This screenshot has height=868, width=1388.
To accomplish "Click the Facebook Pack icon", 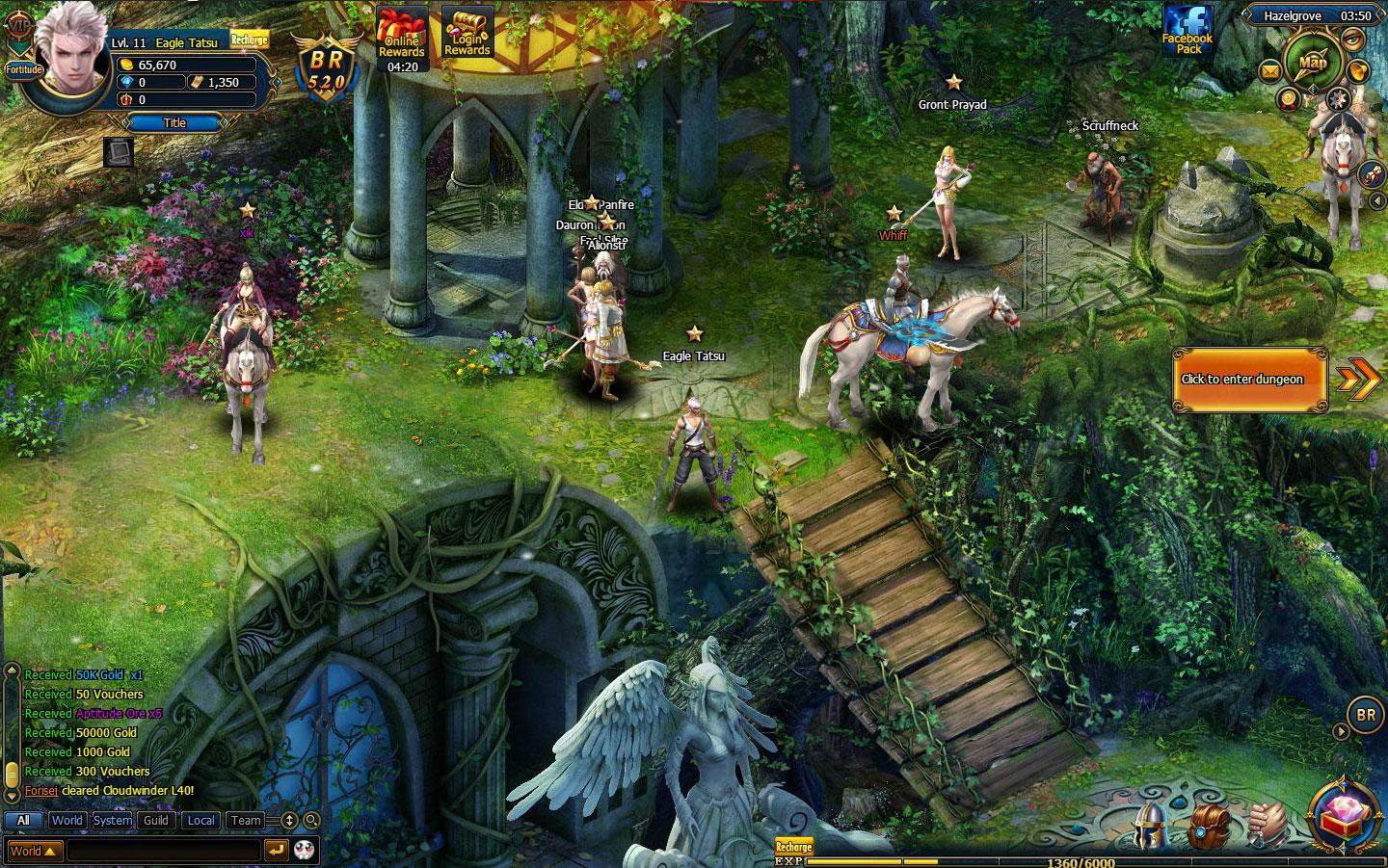I will 1188,30.
